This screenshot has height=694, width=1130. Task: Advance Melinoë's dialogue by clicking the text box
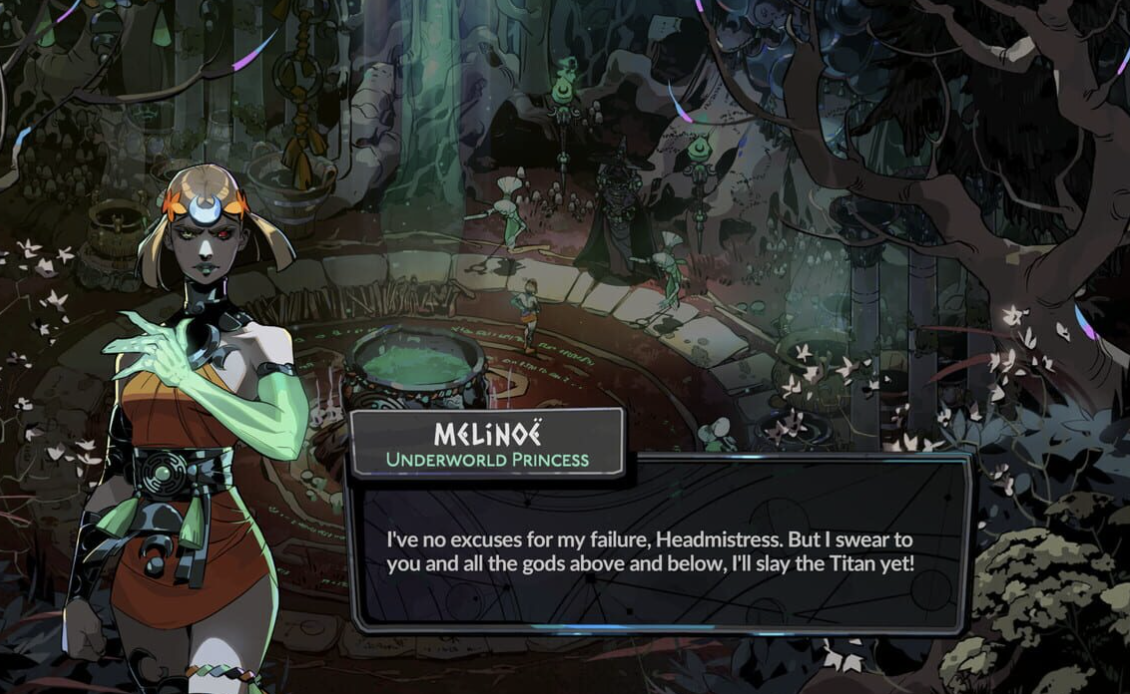point(660,550)
